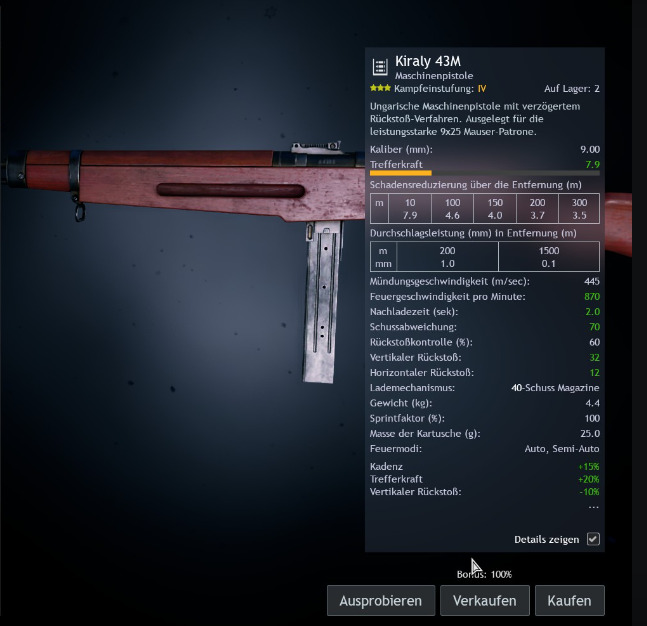
Task: Click the Ausprobieren button
Action: (x=381, y=601)
